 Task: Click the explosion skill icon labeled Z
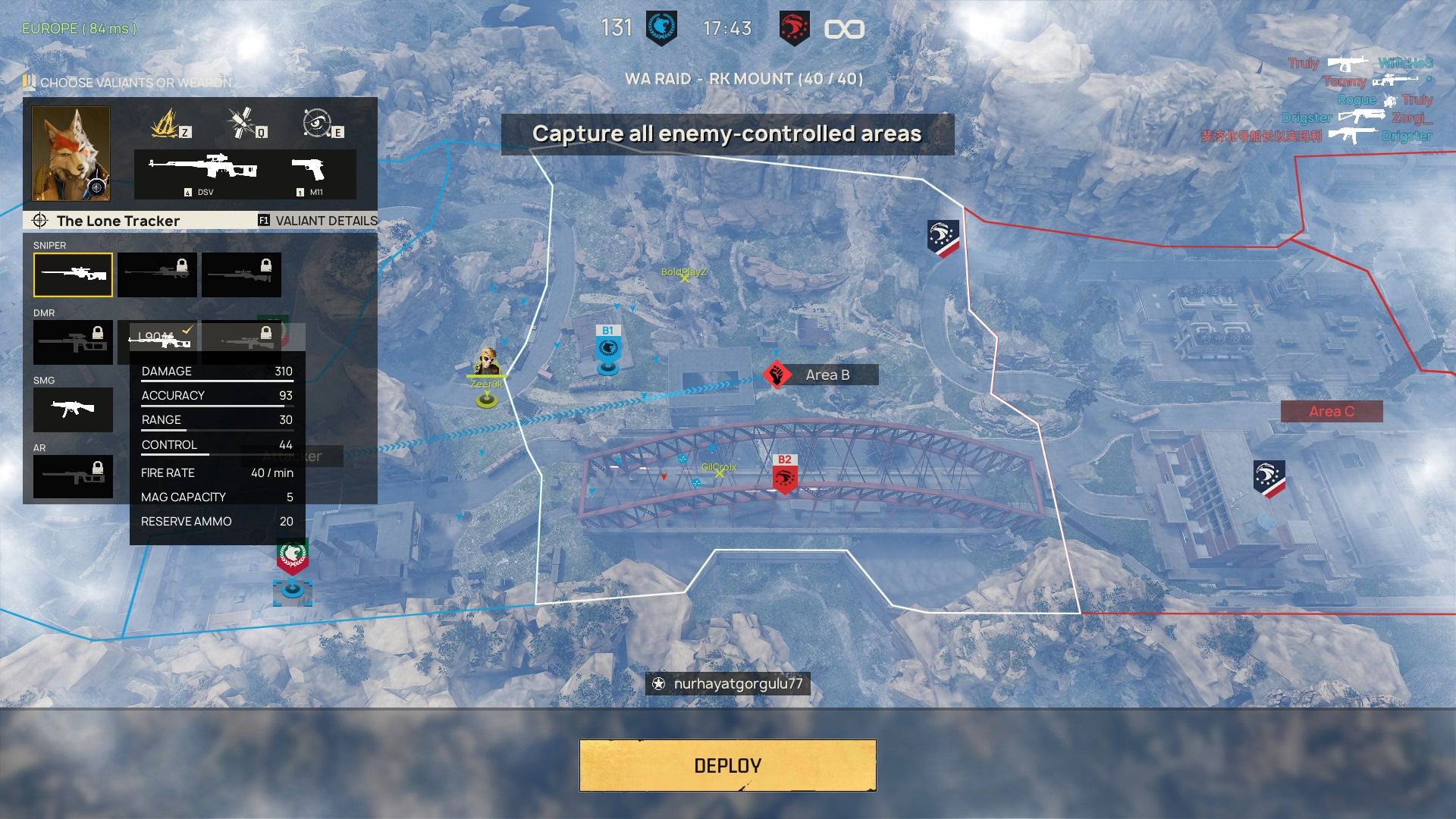pos(169,123)
